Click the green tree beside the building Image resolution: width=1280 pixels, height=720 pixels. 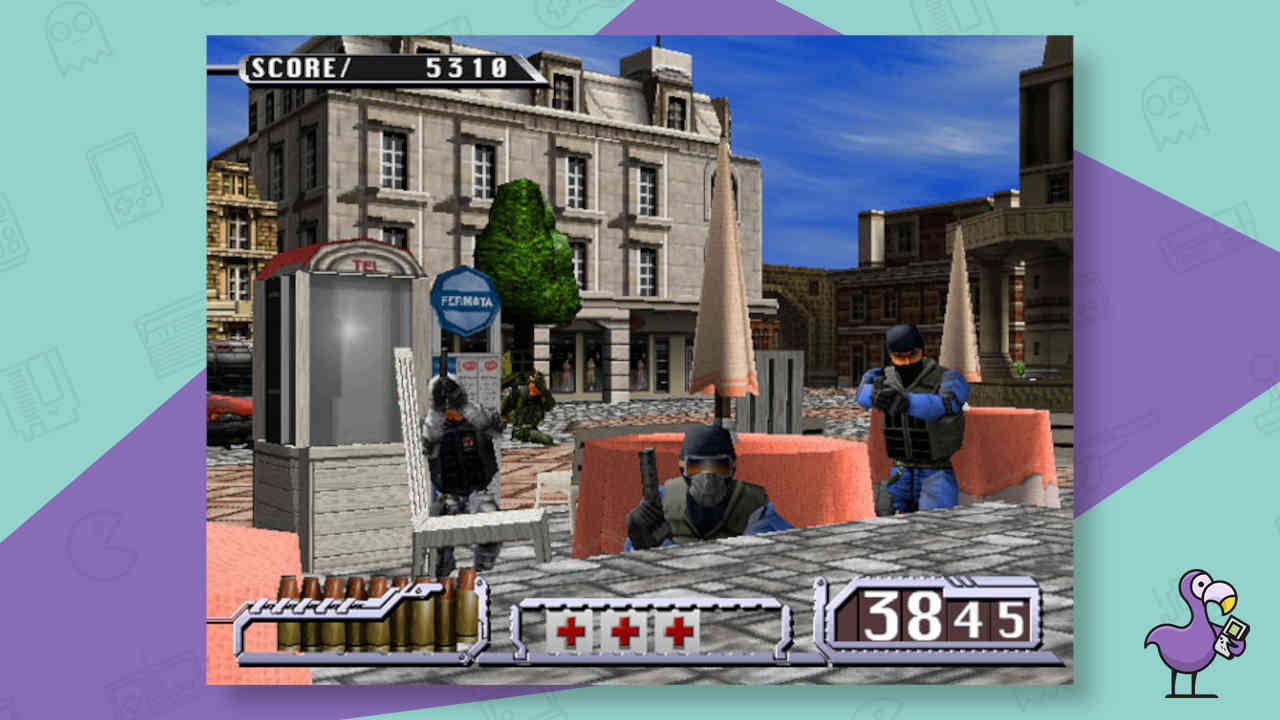(x=532, y=250)
